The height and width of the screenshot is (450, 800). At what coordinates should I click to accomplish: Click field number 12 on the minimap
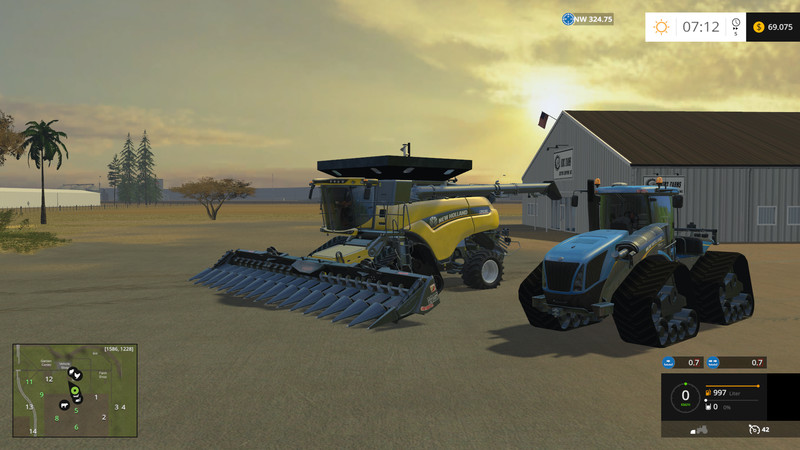tap(48, 379)
